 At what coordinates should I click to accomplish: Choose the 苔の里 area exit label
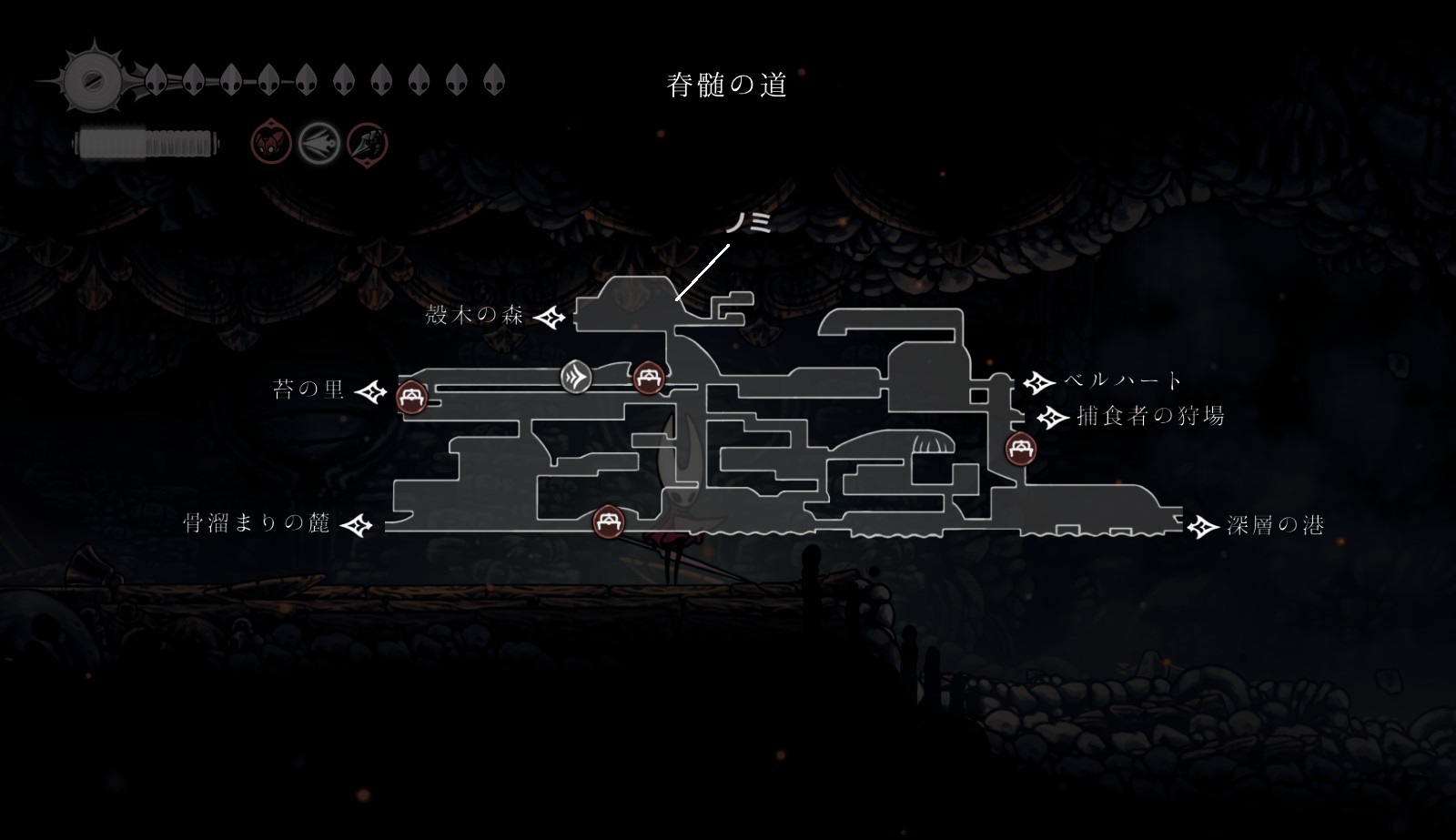(x=309, y=390)
